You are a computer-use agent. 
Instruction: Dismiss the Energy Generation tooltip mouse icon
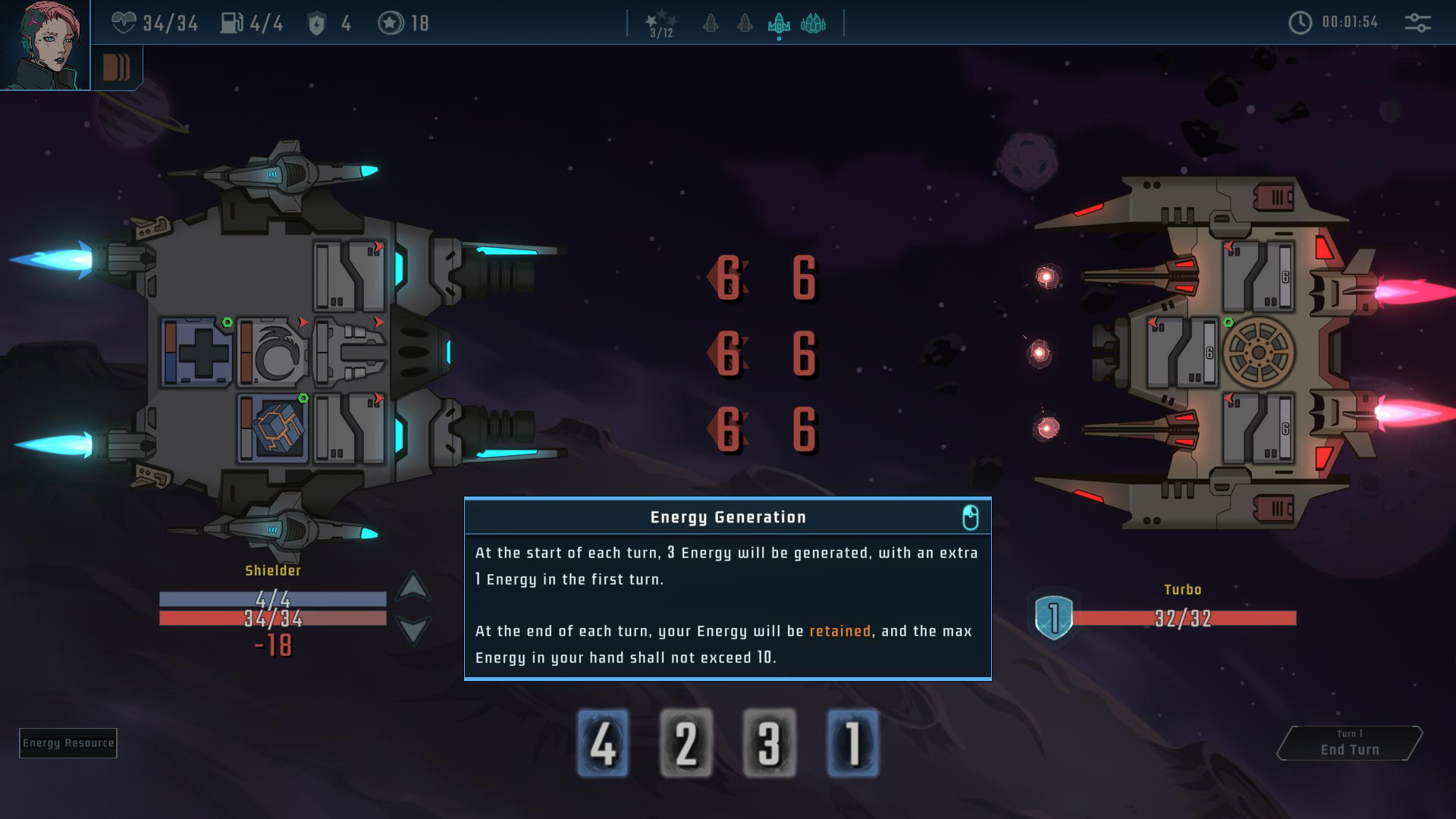tap(970, 518)
